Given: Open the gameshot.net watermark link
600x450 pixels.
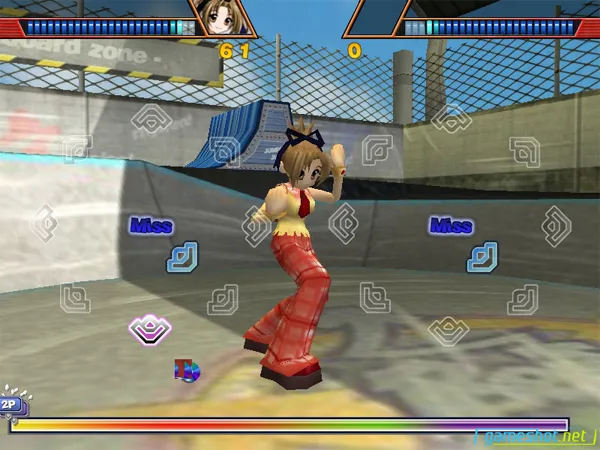Looking at the screenshot, I should (535, 438).
